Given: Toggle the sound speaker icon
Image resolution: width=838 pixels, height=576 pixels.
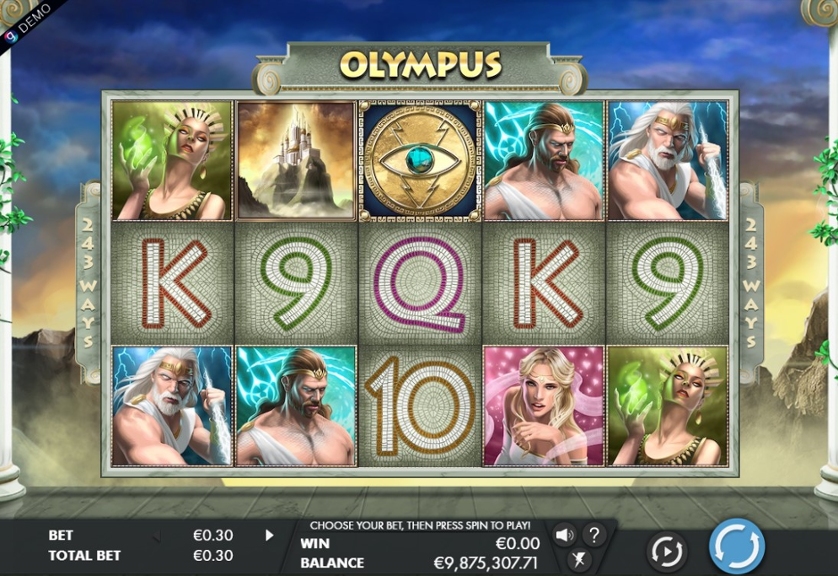Looking at the screenshot, I should click(564, 535).
